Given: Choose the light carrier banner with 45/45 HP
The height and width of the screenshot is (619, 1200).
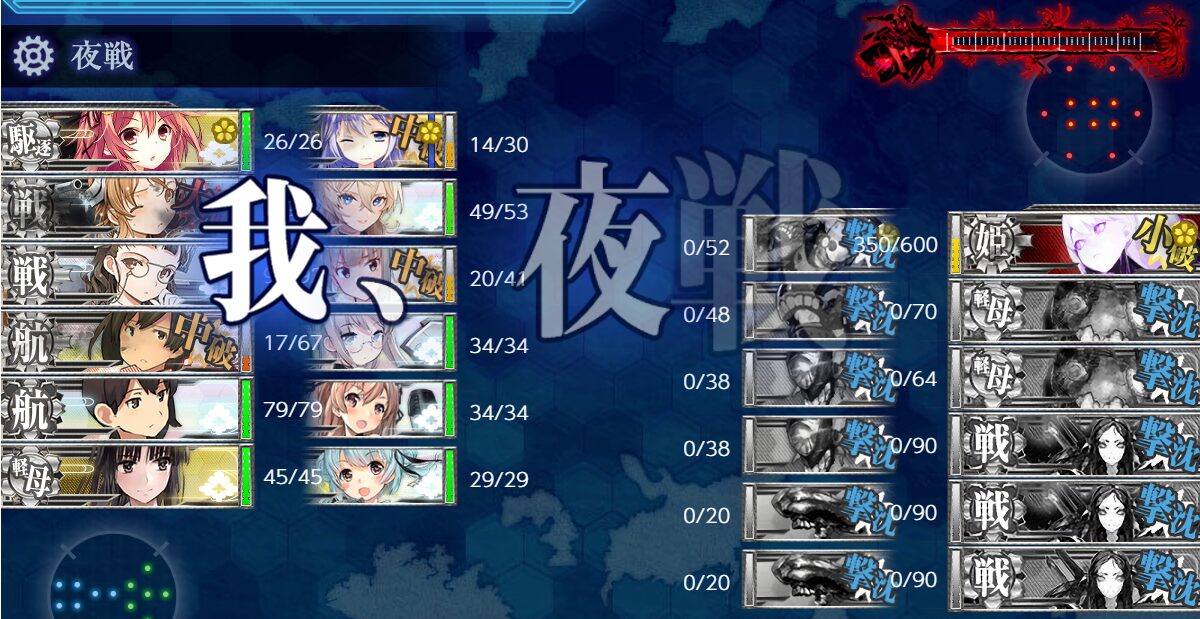Looking at the screenshot, I should [125, 477].
